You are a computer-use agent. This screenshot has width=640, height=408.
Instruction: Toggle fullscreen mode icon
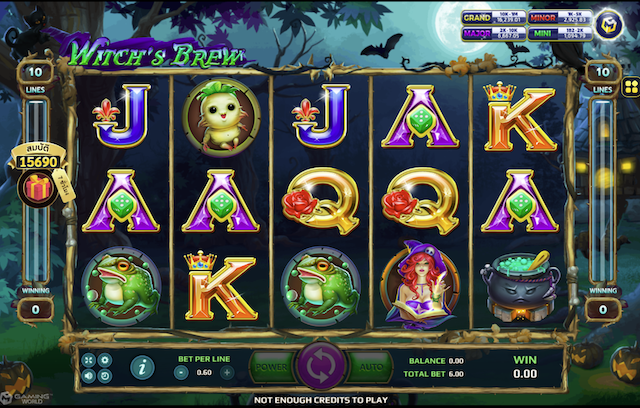89,359
